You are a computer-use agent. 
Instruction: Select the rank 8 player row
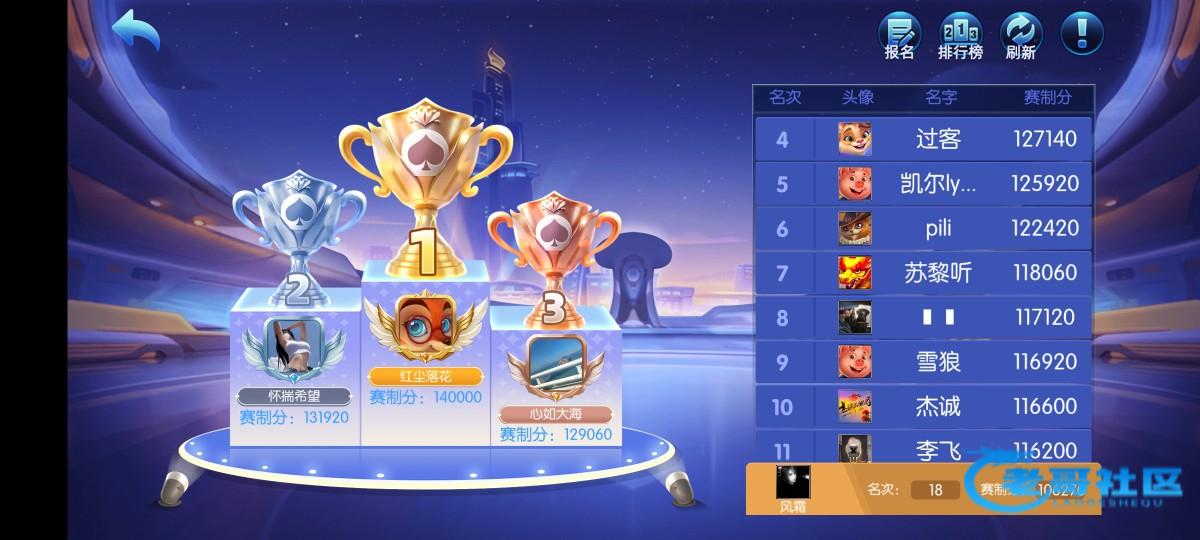[x=922, y=318]
